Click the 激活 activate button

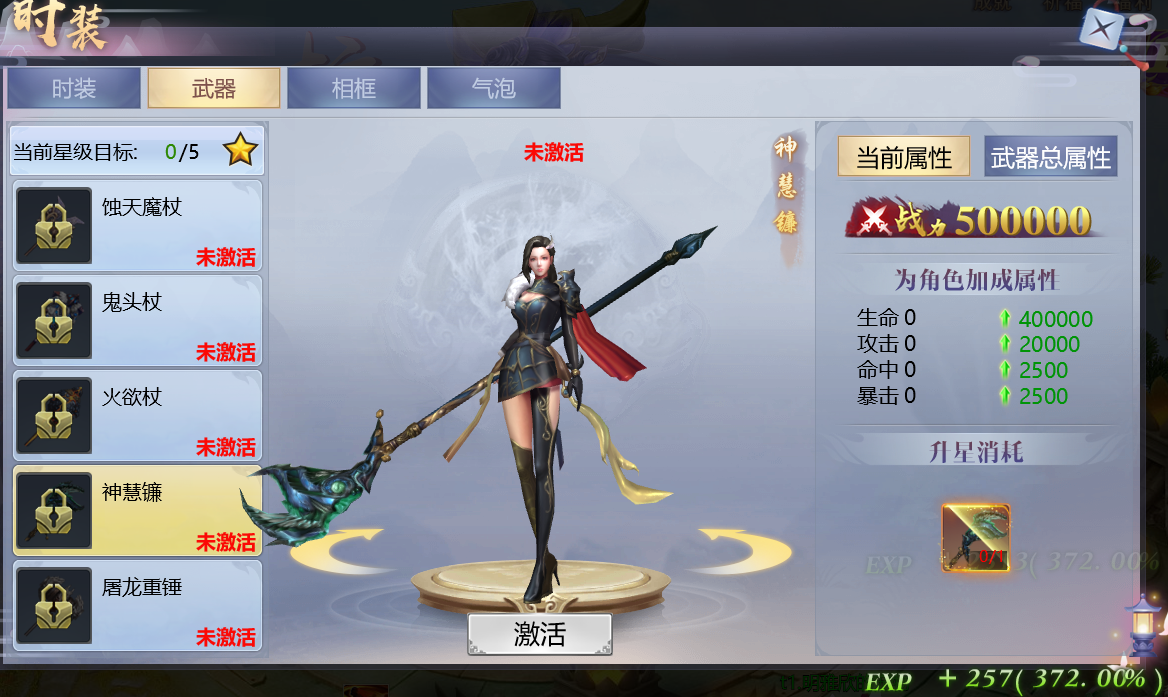pyautogui.click(x=540, y=634)
